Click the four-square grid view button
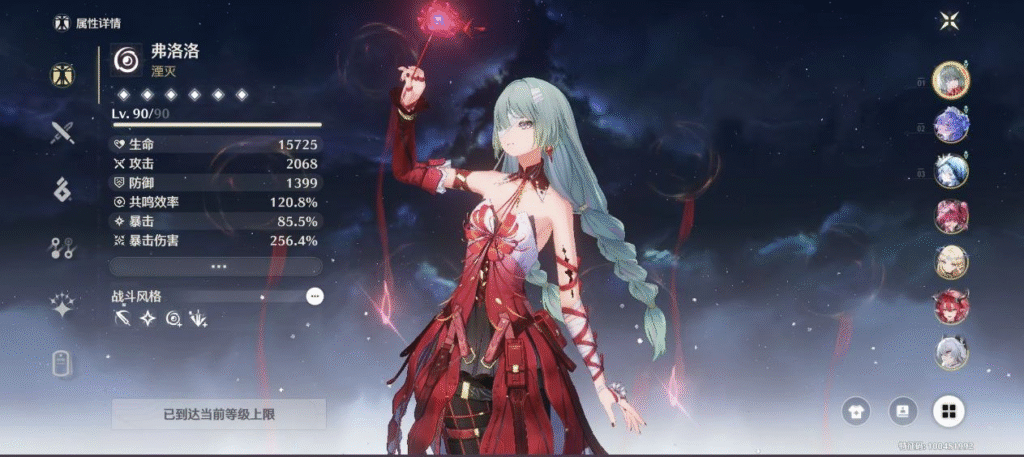This screenshot has width=1024, height=457. [948, 411]
